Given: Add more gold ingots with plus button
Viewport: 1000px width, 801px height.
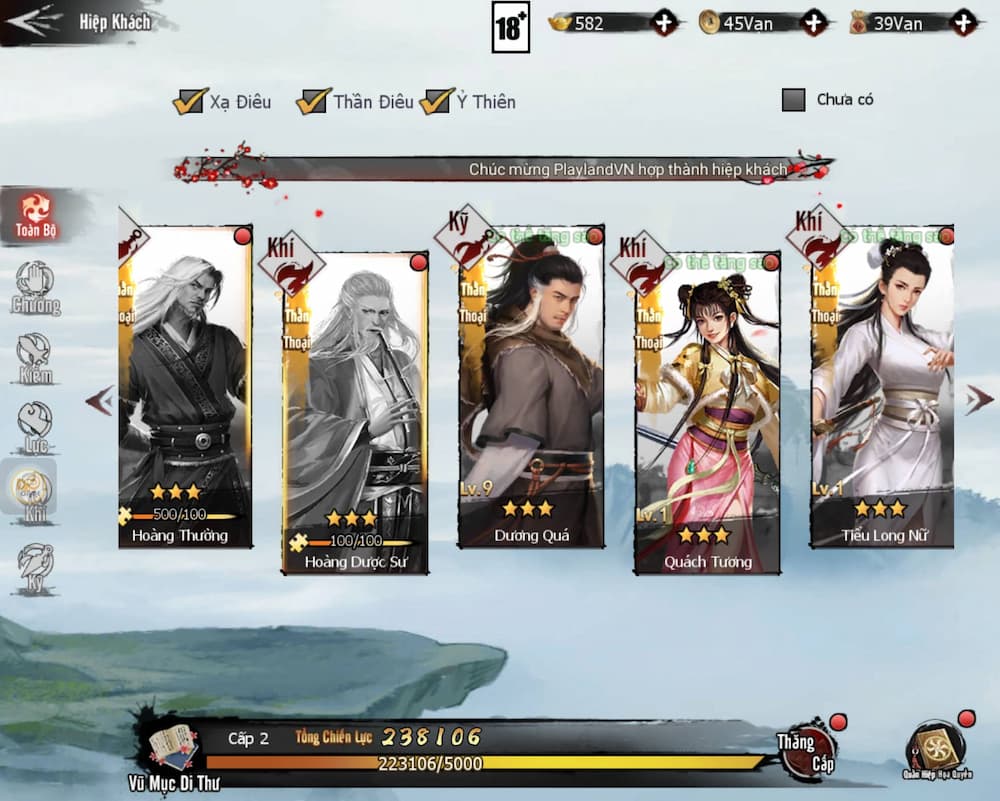Looking at the screenshot, I should click(665, 23).
